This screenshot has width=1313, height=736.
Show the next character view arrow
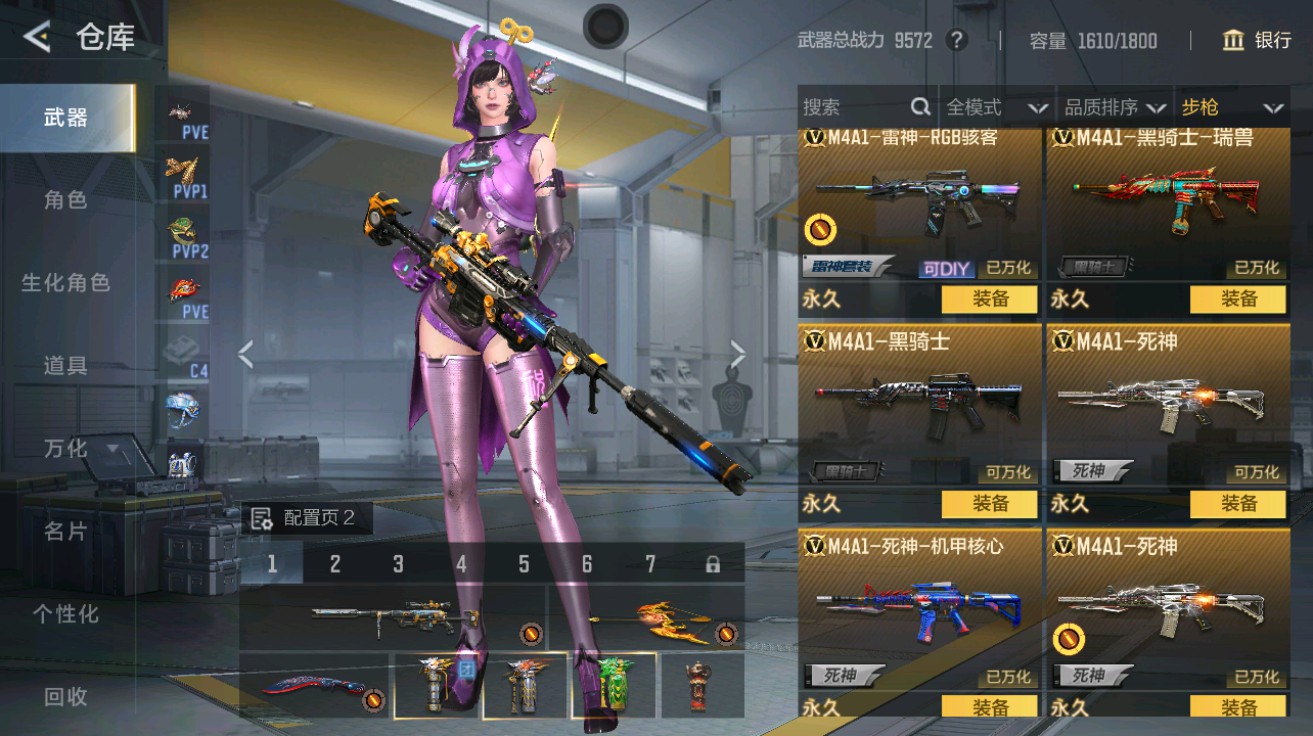(x=738, y=353)
